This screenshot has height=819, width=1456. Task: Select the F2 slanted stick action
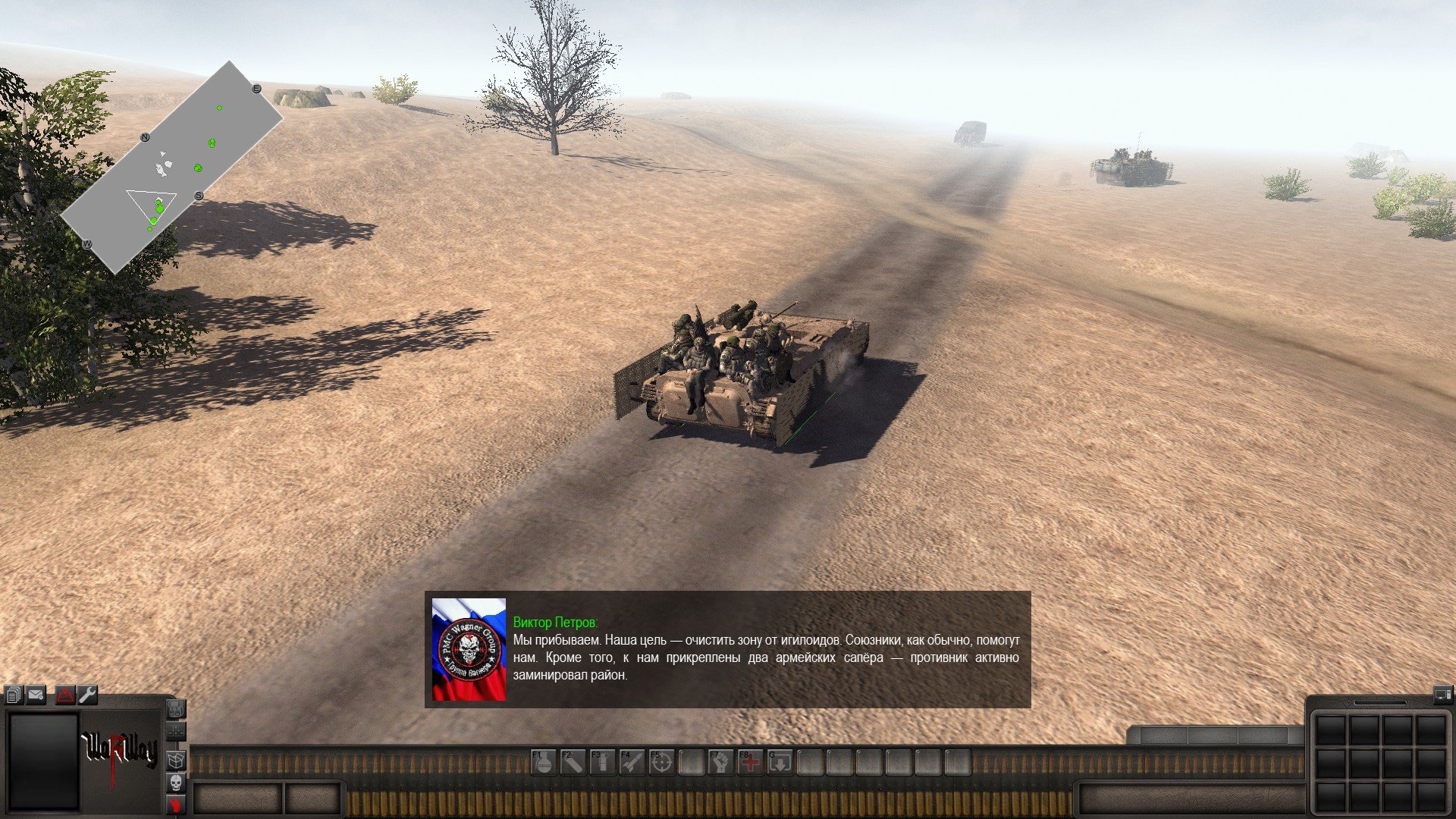pos(573,762)
